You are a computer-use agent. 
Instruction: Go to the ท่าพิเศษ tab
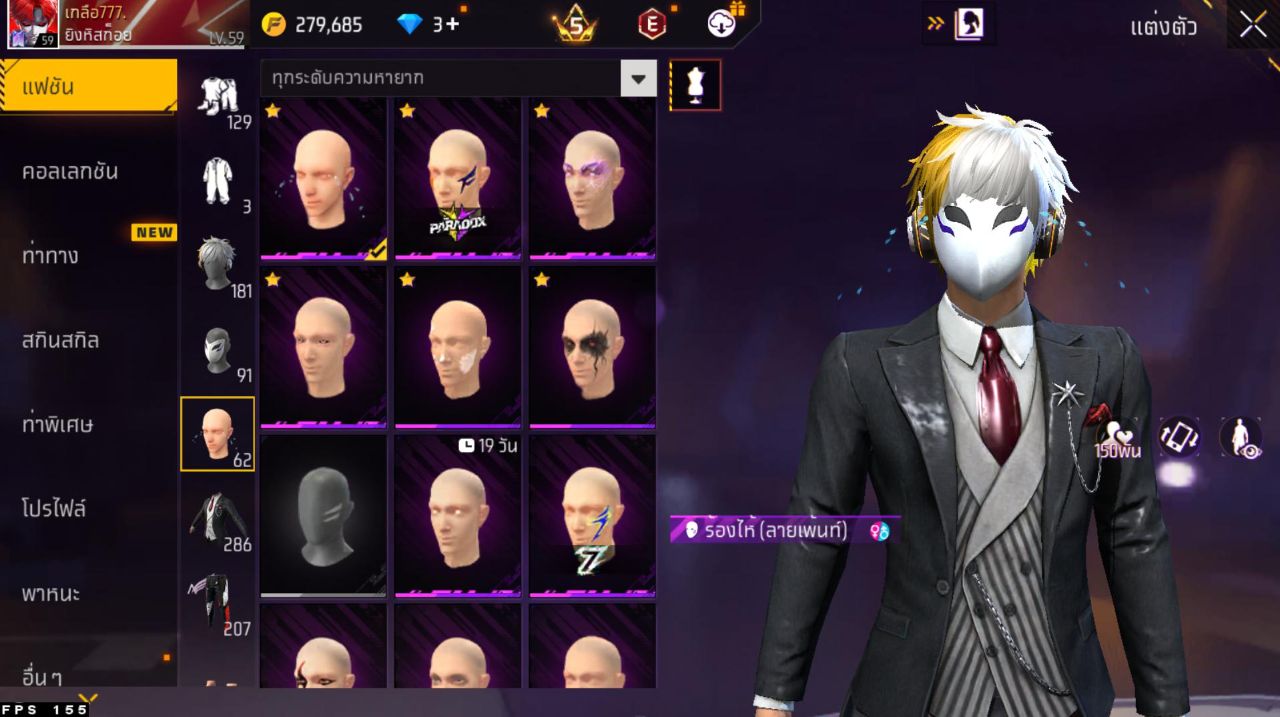[x=58, y=424]
